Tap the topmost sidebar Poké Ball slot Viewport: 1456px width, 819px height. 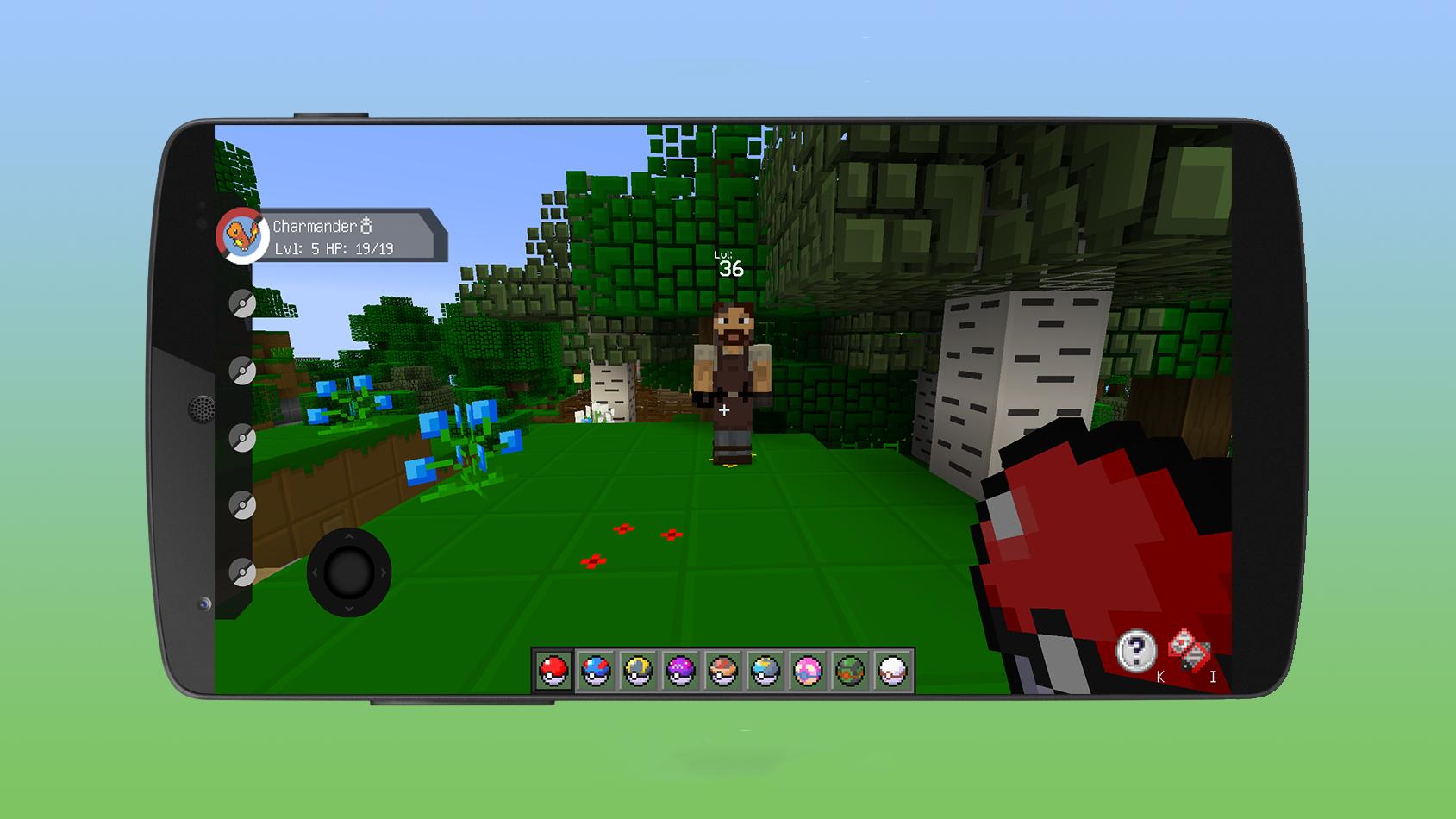243,303
